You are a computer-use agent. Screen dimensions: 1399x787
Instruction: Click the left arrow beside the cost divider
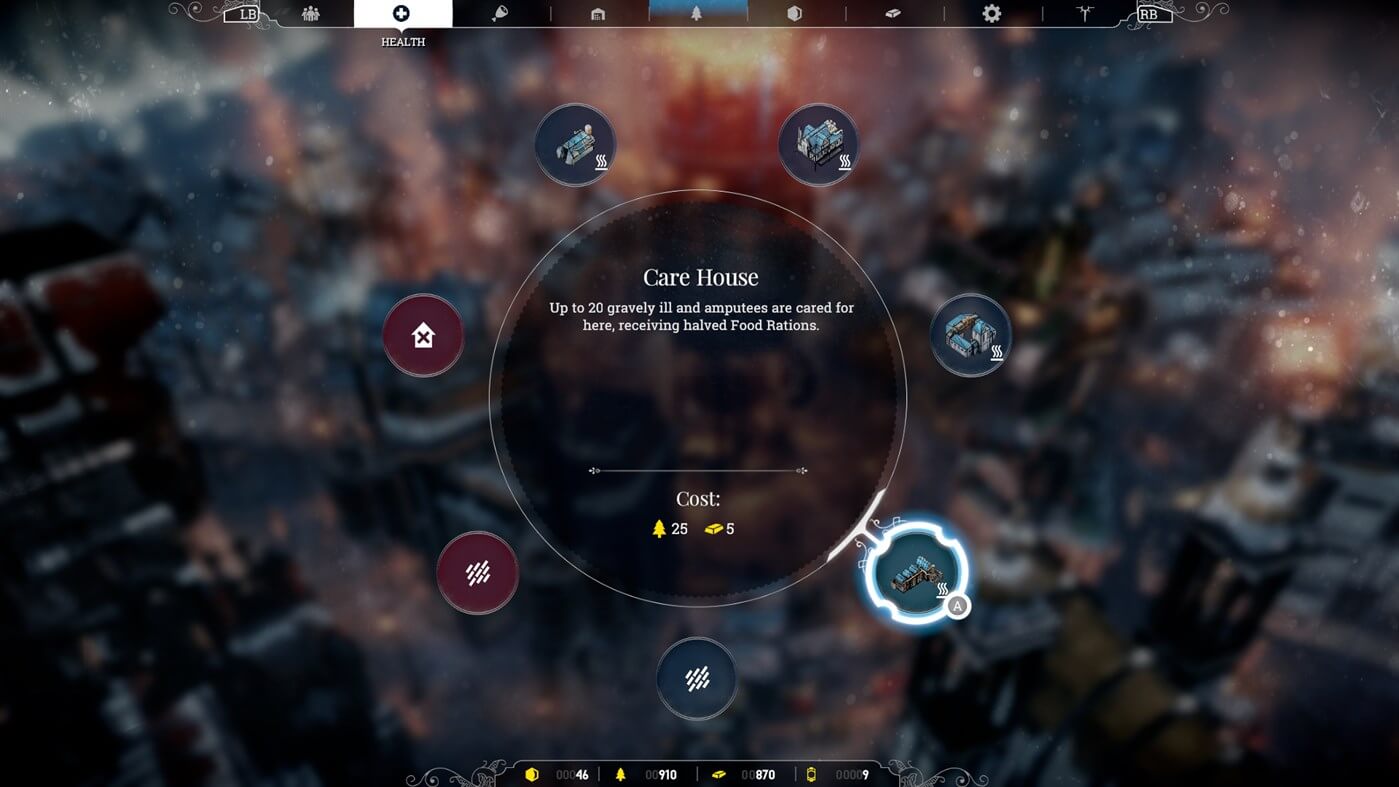(x=594, y=469)
